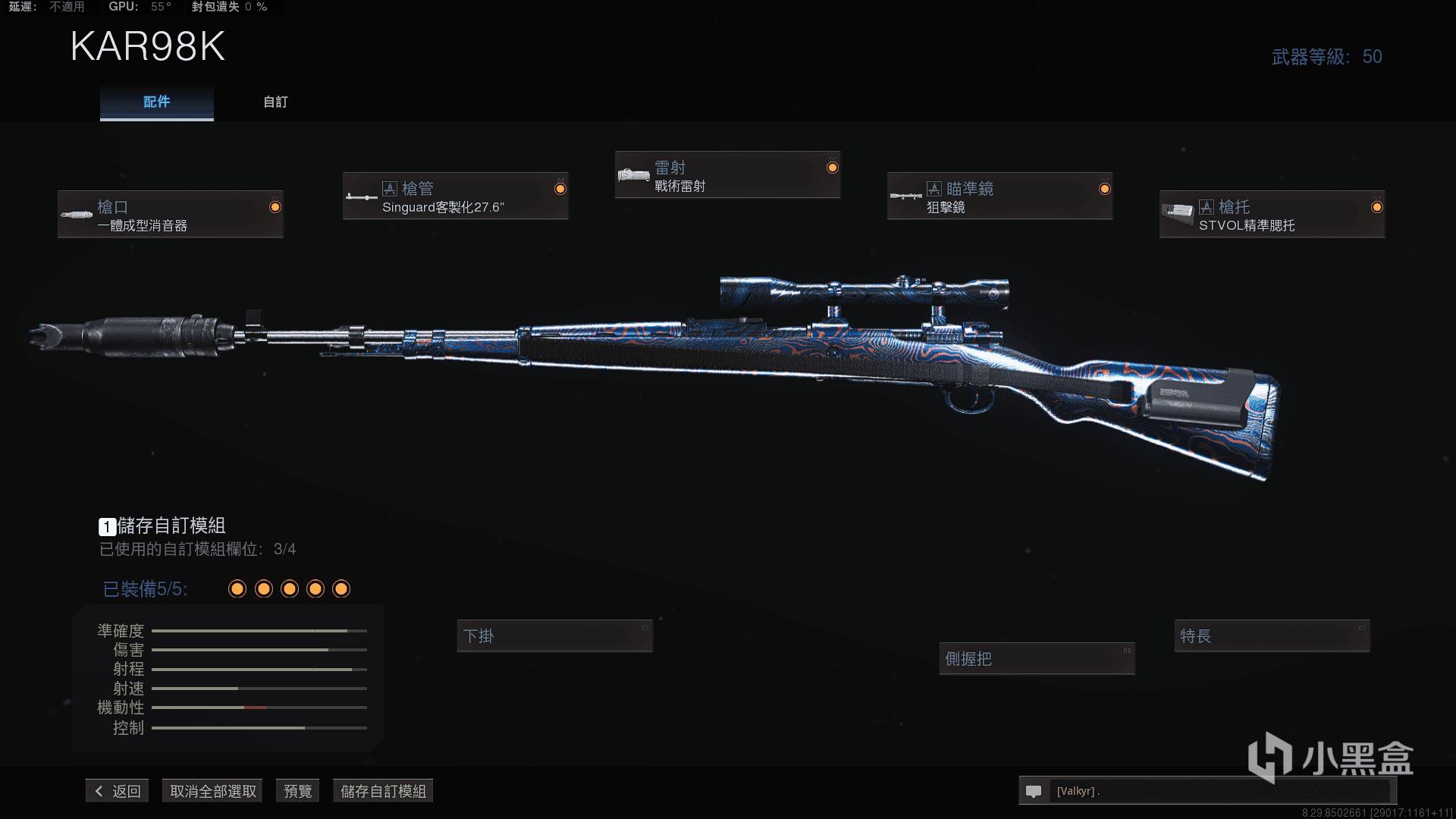Open the empty 側握把 rear grip slot
1456x819 pixels.
click(x=1037, y=659)
